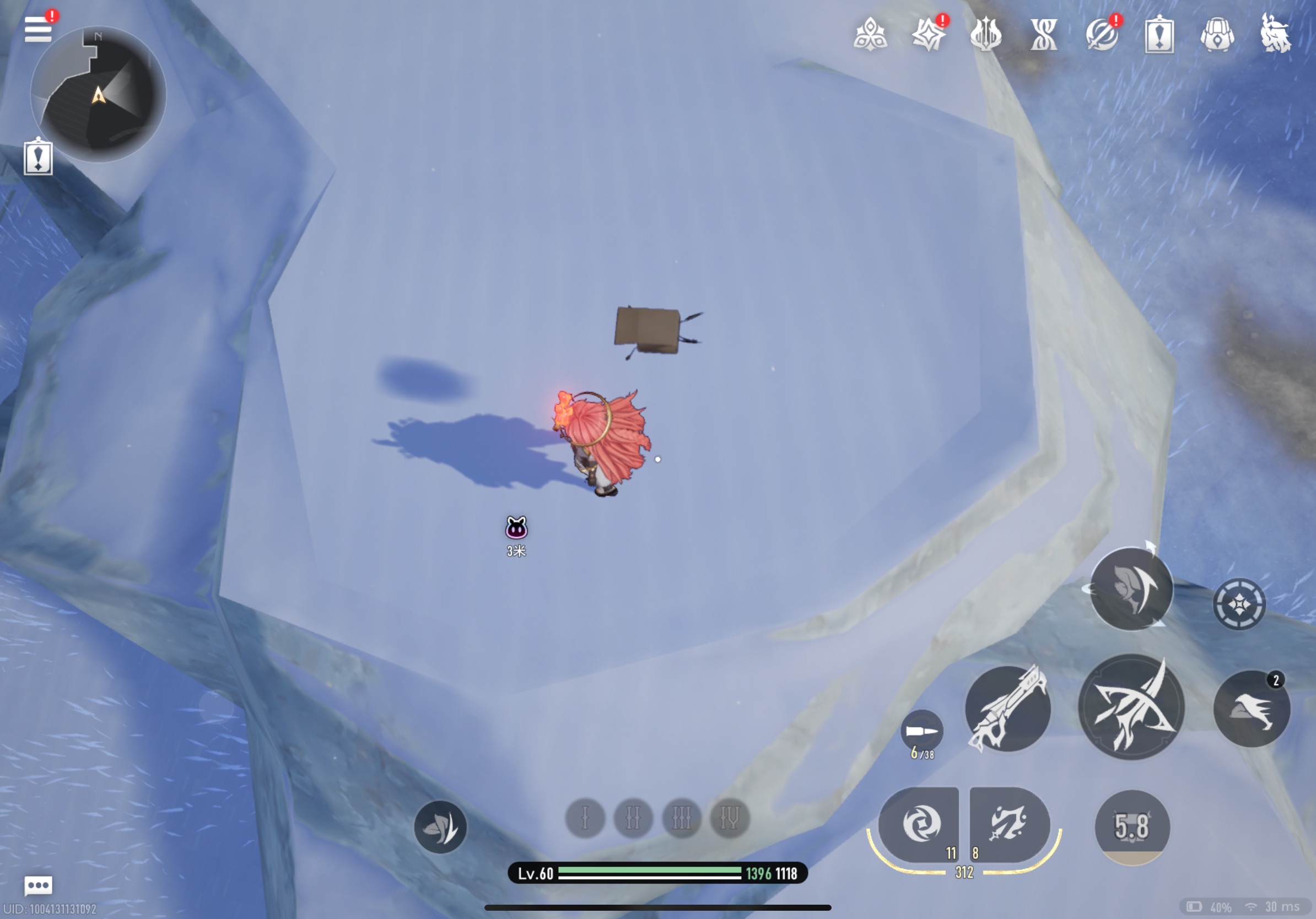Select quick slot I

coord(585,818)
